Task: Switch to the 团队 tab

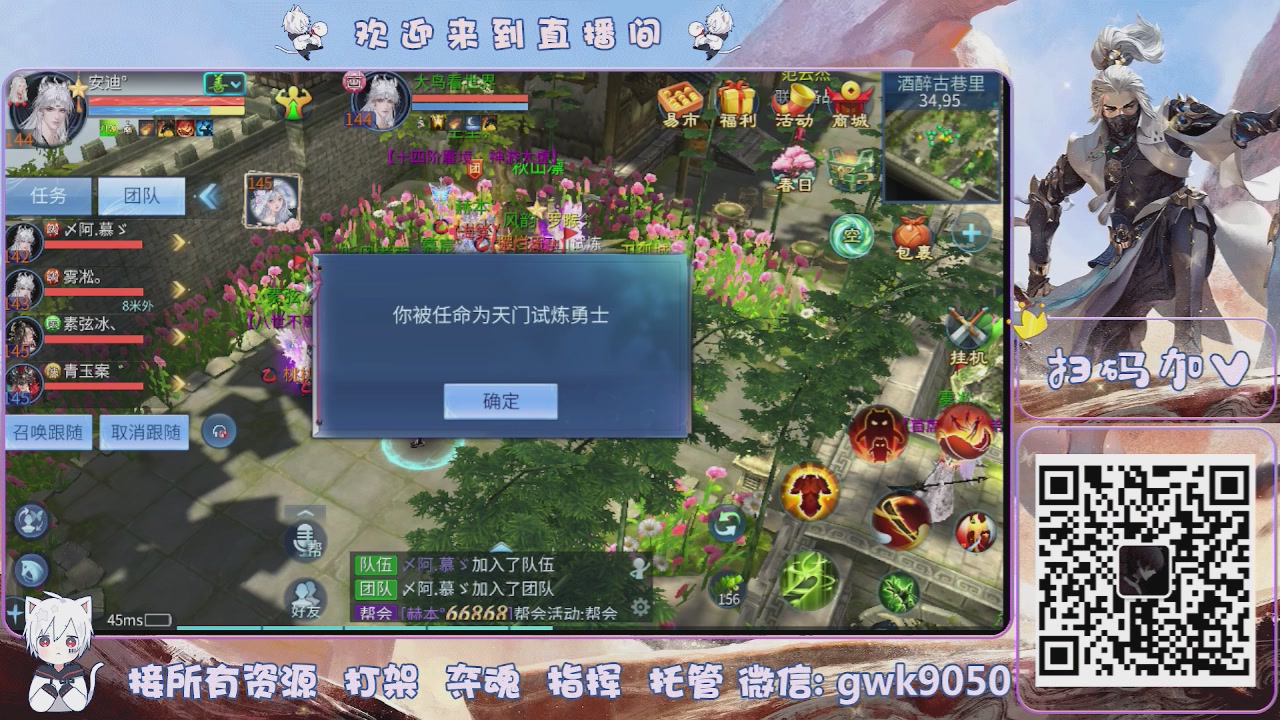Action: click(141, 197)
